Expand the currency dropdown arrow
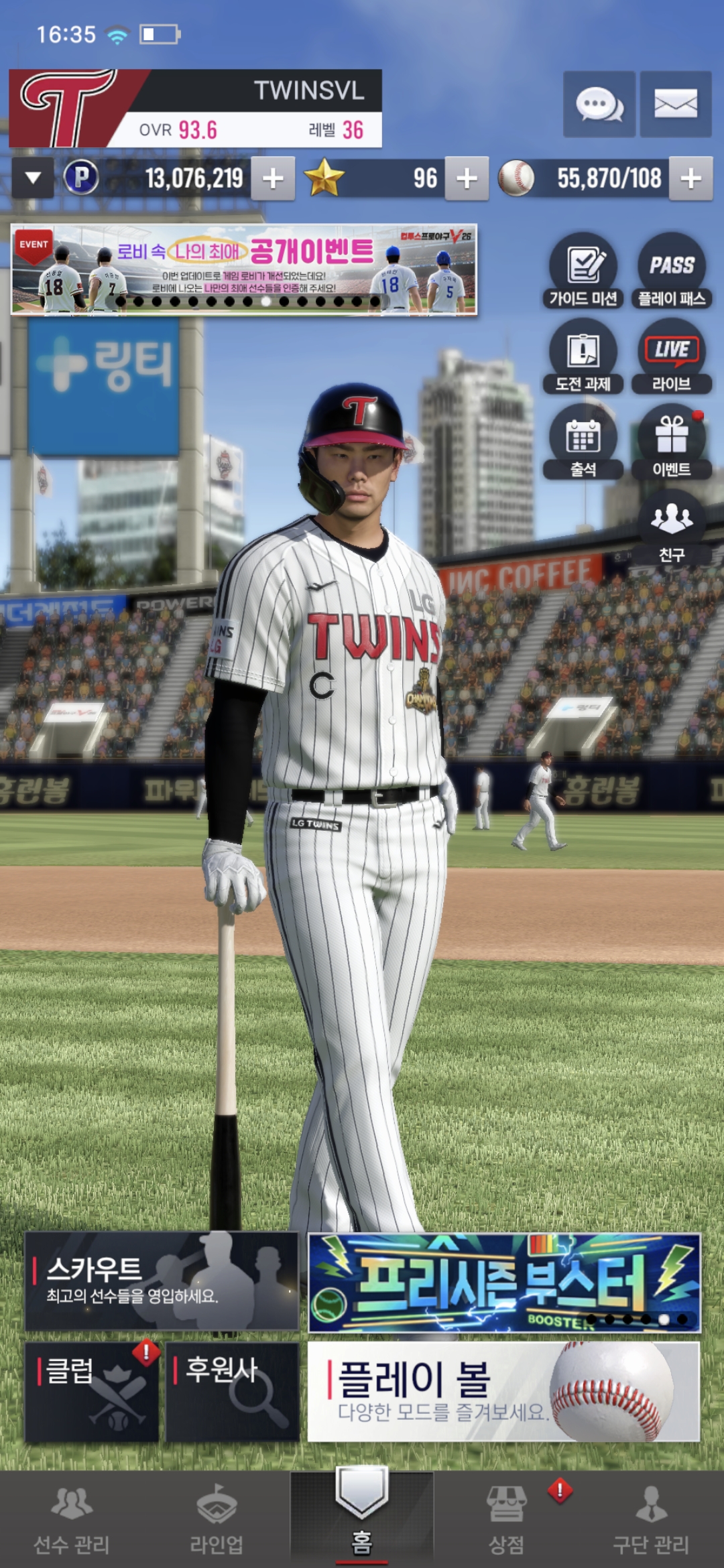 point(33,178)
